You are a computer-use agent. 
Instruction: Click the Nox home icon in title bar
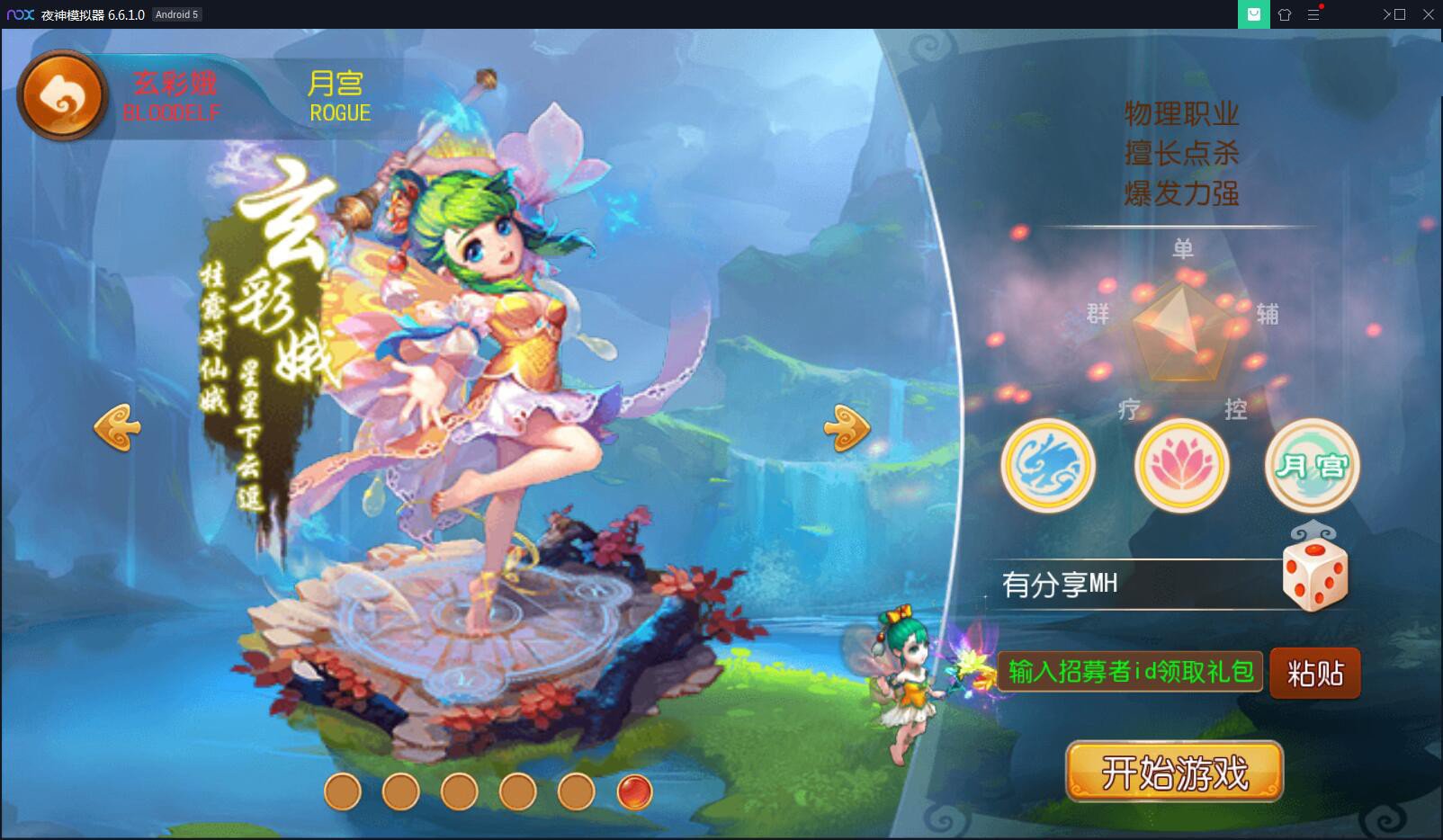(x=1285, y=14)
